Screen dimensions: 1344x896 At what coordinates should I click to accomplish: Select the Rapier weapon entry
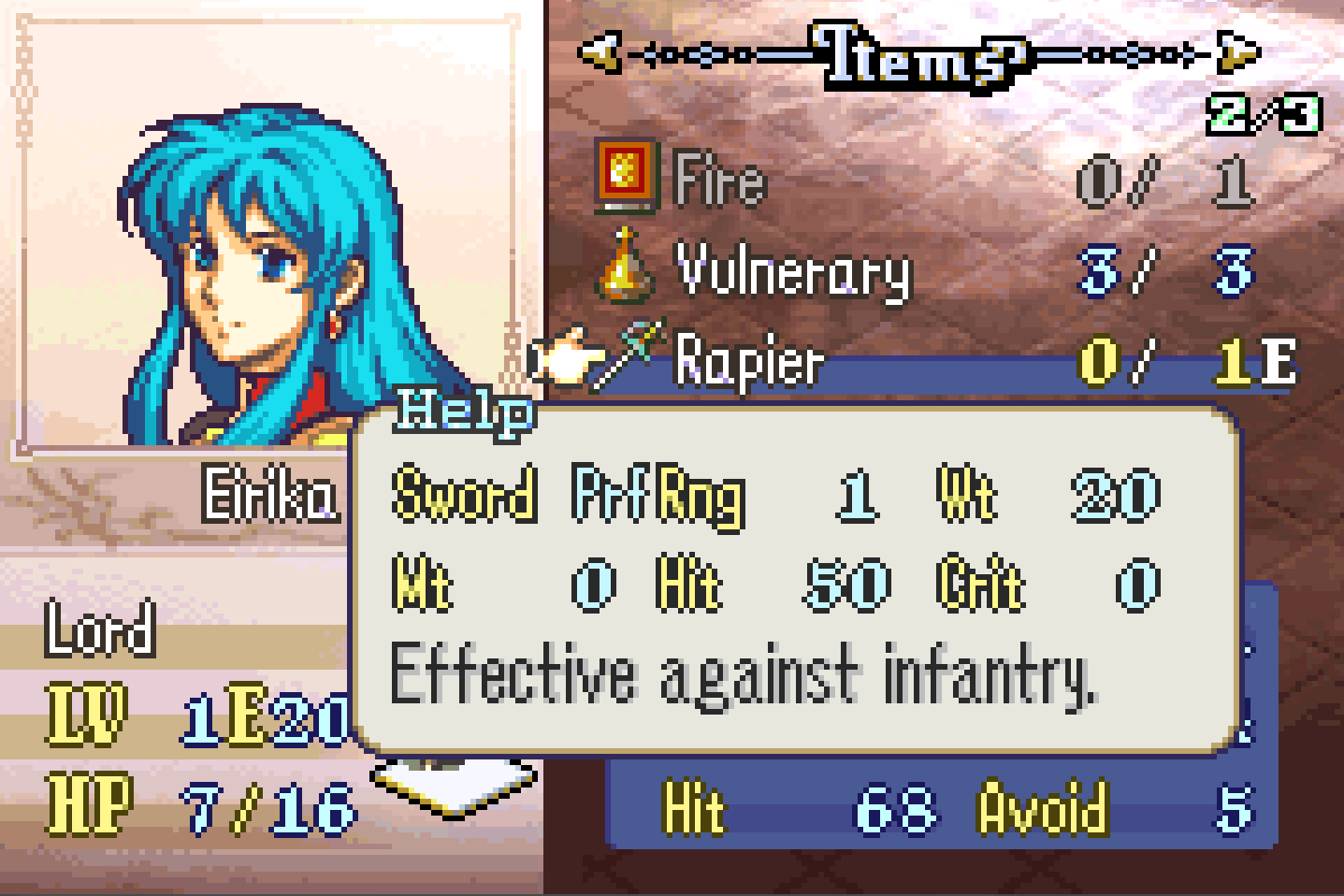tap(750, 360)
